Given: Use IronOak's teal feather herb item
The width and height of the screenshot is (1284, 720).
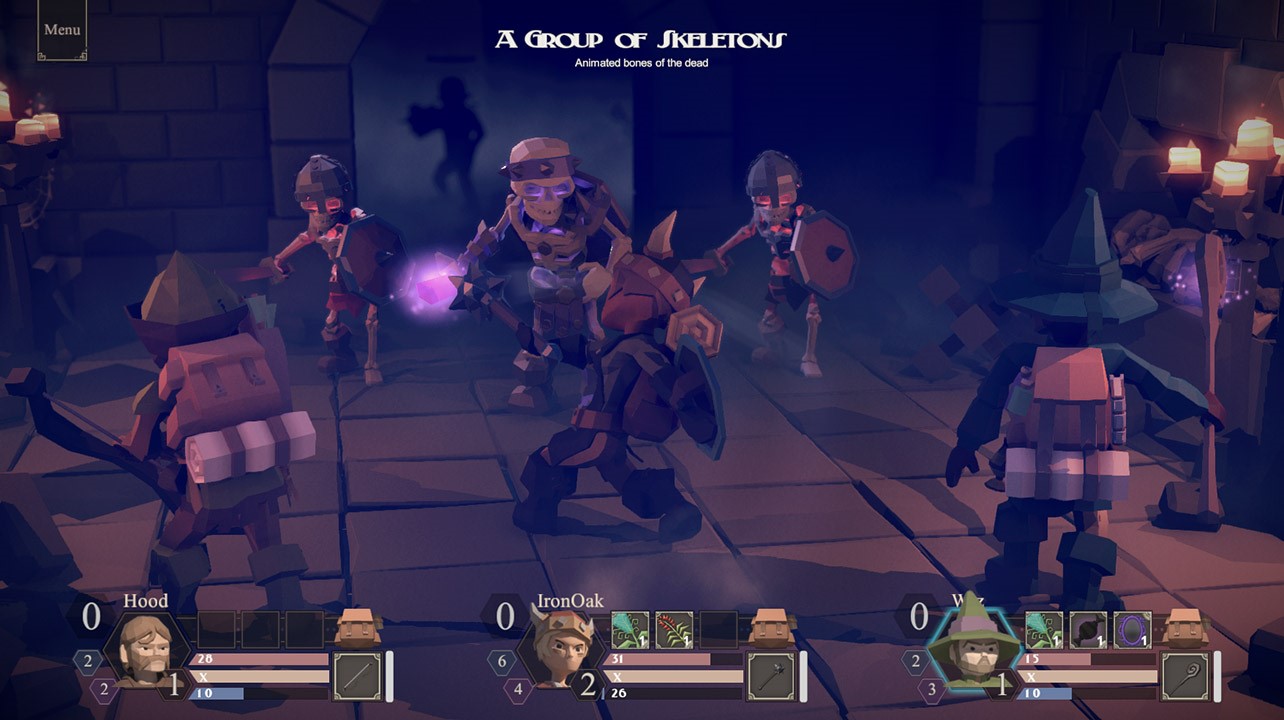Looking at the screenshot, I should click(630, 630).
